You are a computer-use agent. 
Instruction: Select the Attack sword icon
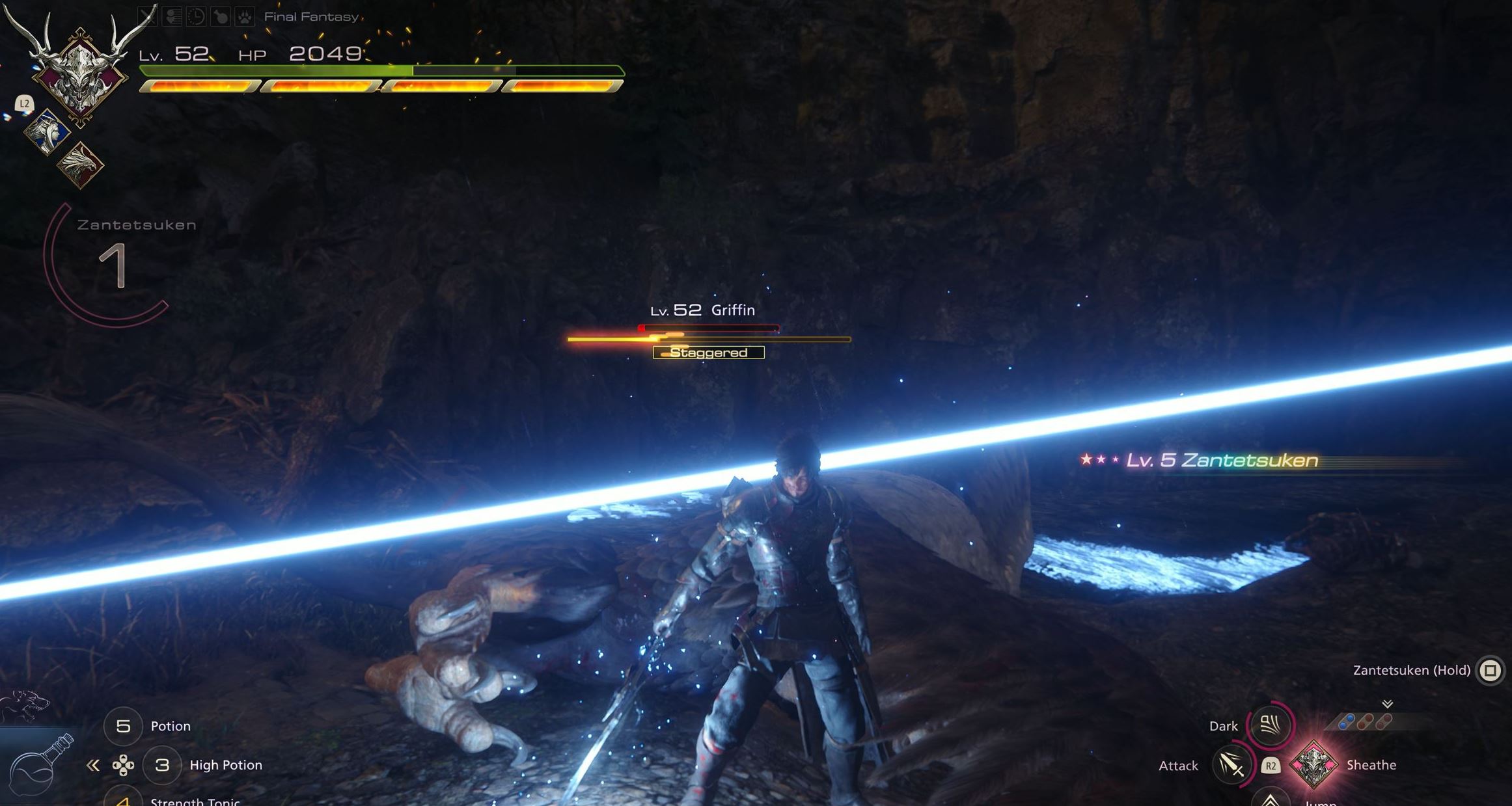pyautogui.click(x=1233, y=765)
